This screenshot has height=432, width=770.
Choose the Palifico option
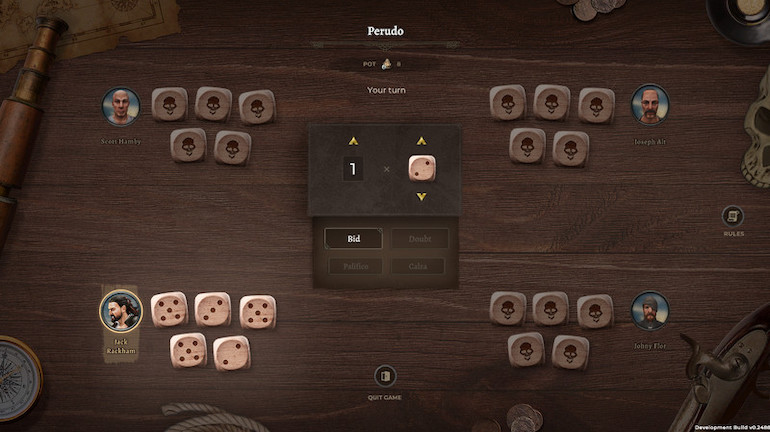pos(353,266)
